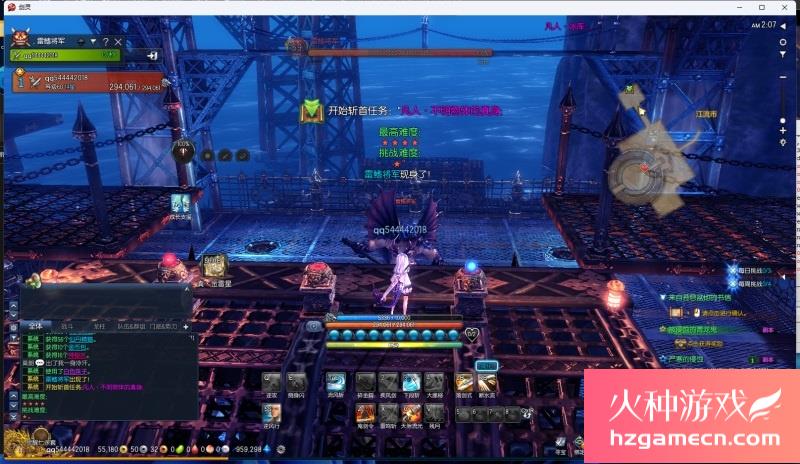Select the 御剑式 stance skill

tap(464, 382)
